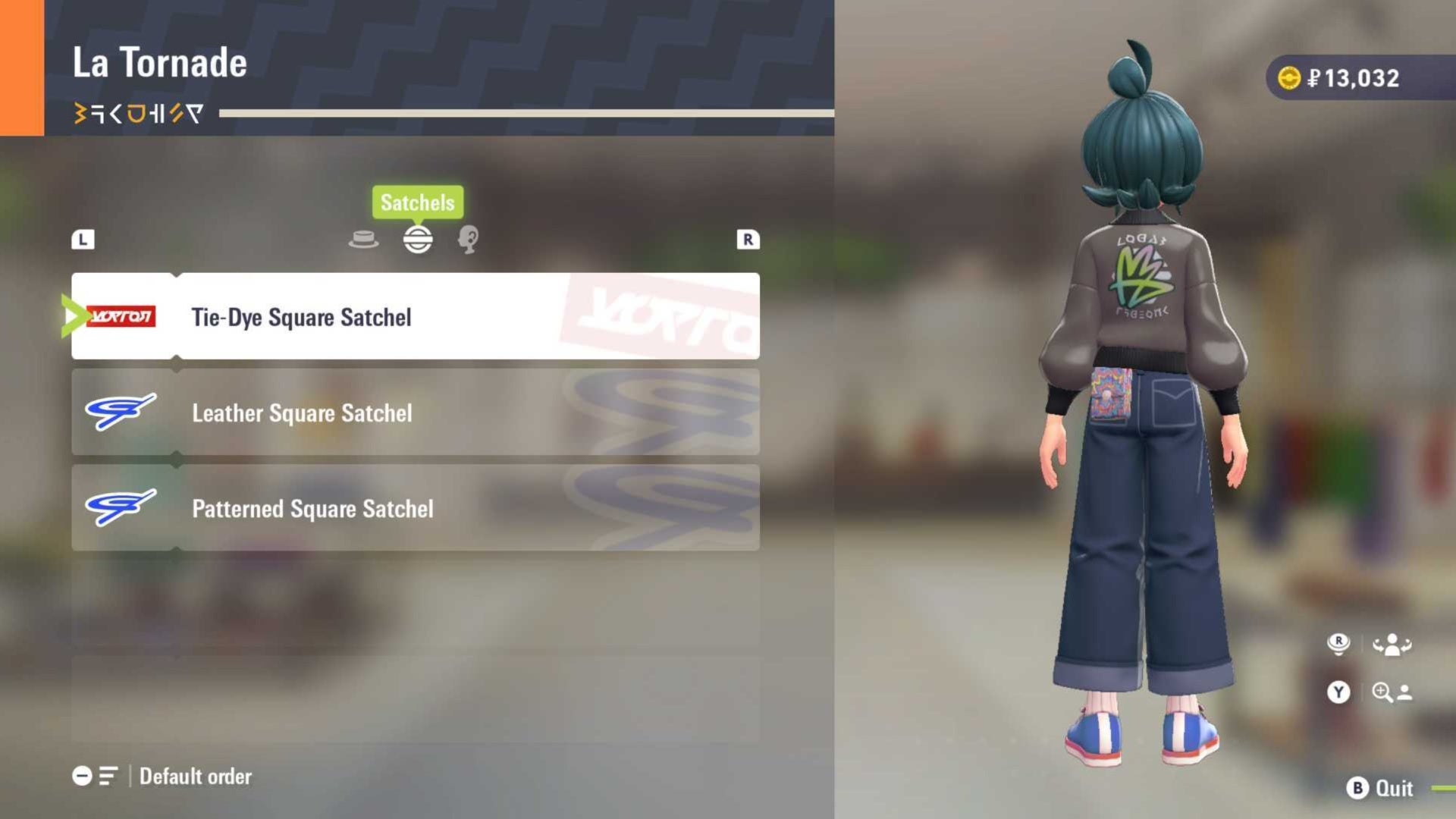Viewport: 1456px width, 819px height.
Task: Click the gold coin currency icon
Action: click(x=1288, y=77)
